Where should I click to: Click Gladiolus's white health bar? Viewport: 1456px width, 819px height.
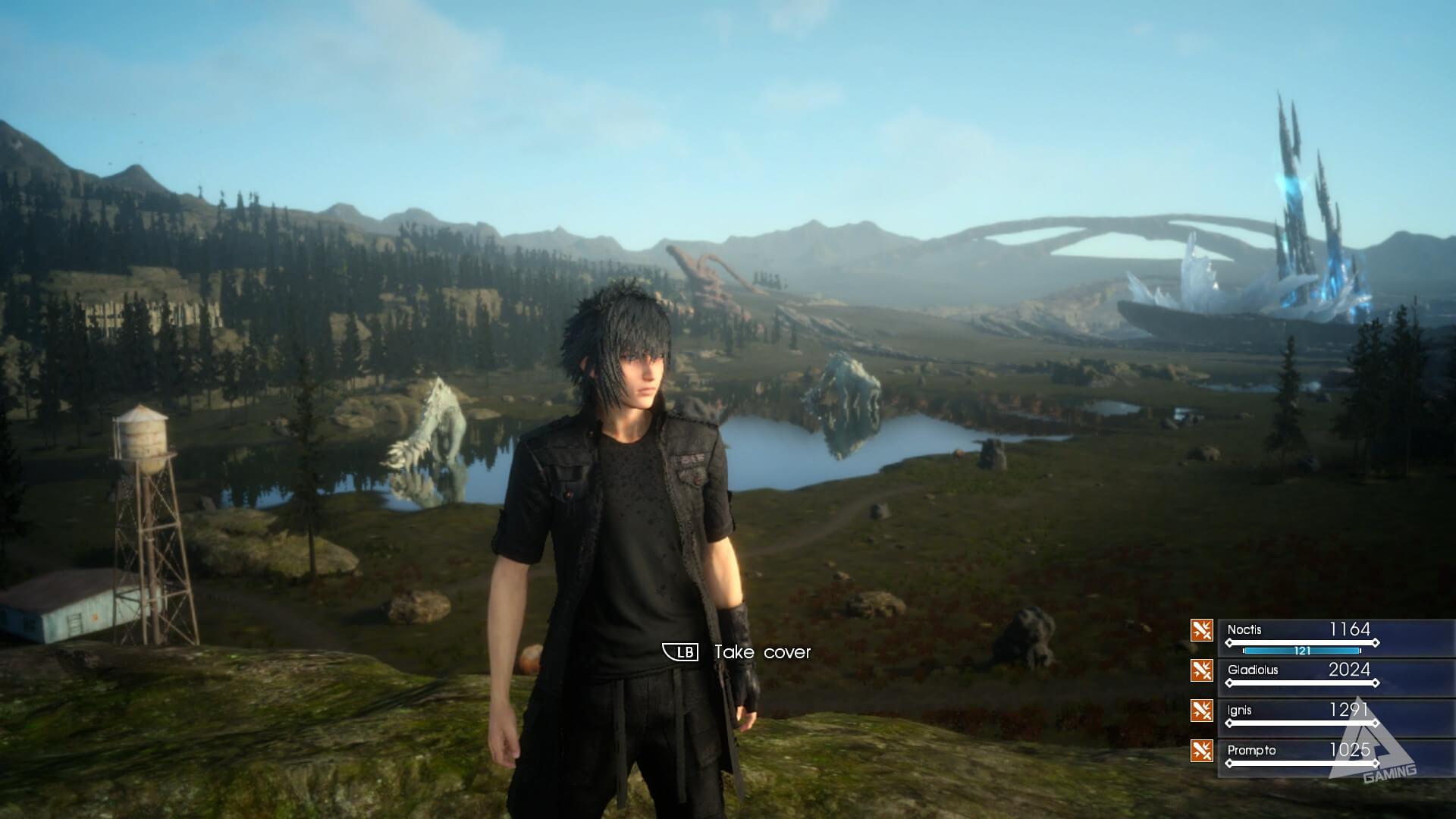coord(1299,682)
